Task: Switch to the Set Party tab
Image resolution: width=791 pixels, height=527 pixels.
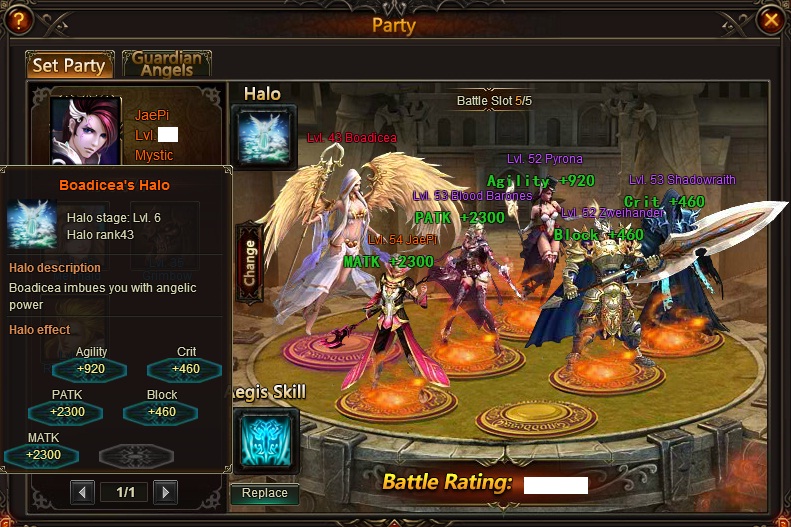Action: point(69,65)
